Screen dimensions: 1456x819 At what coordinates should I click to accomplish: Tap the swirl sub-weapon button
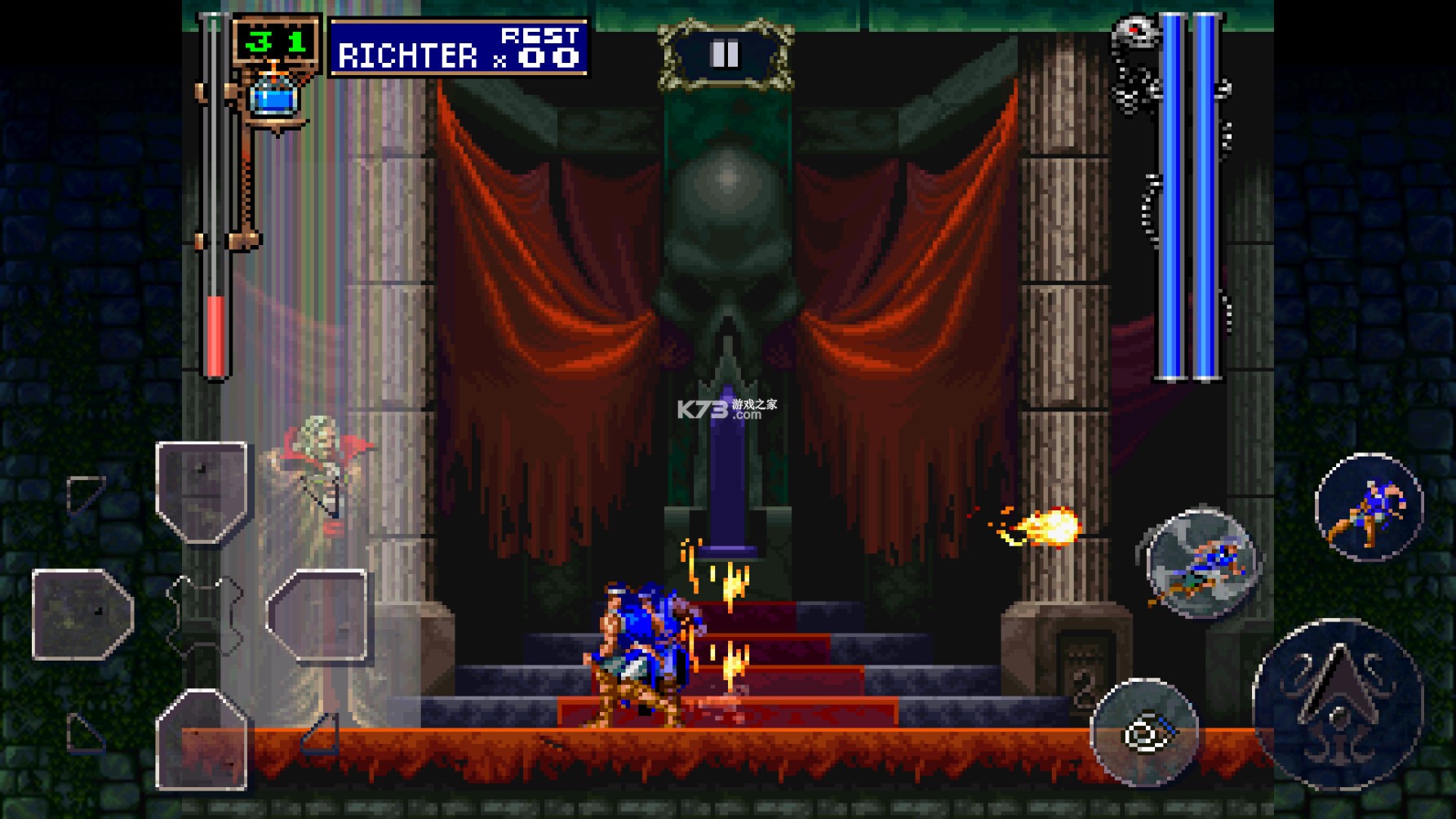1143,732
